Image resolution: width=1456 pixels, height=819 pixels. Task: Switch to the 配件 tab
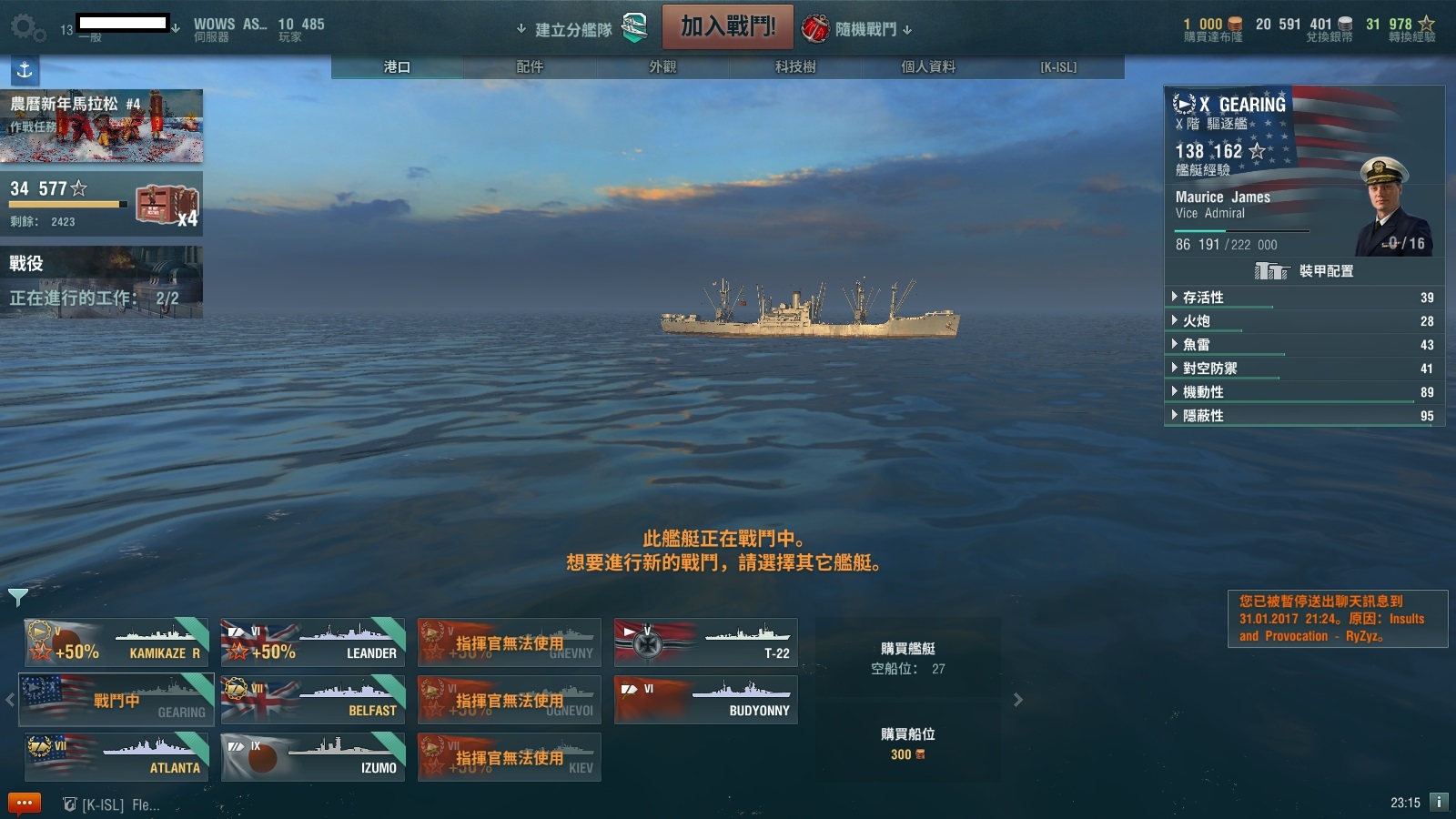(x=530, y=66)
